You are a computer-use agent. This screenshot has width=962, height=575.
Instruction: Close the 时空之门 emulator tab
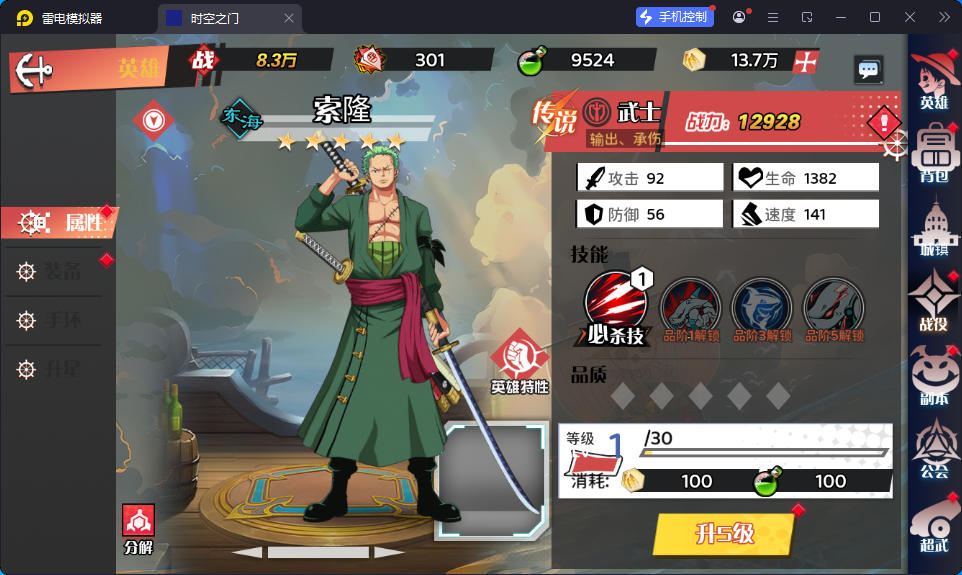289,18
